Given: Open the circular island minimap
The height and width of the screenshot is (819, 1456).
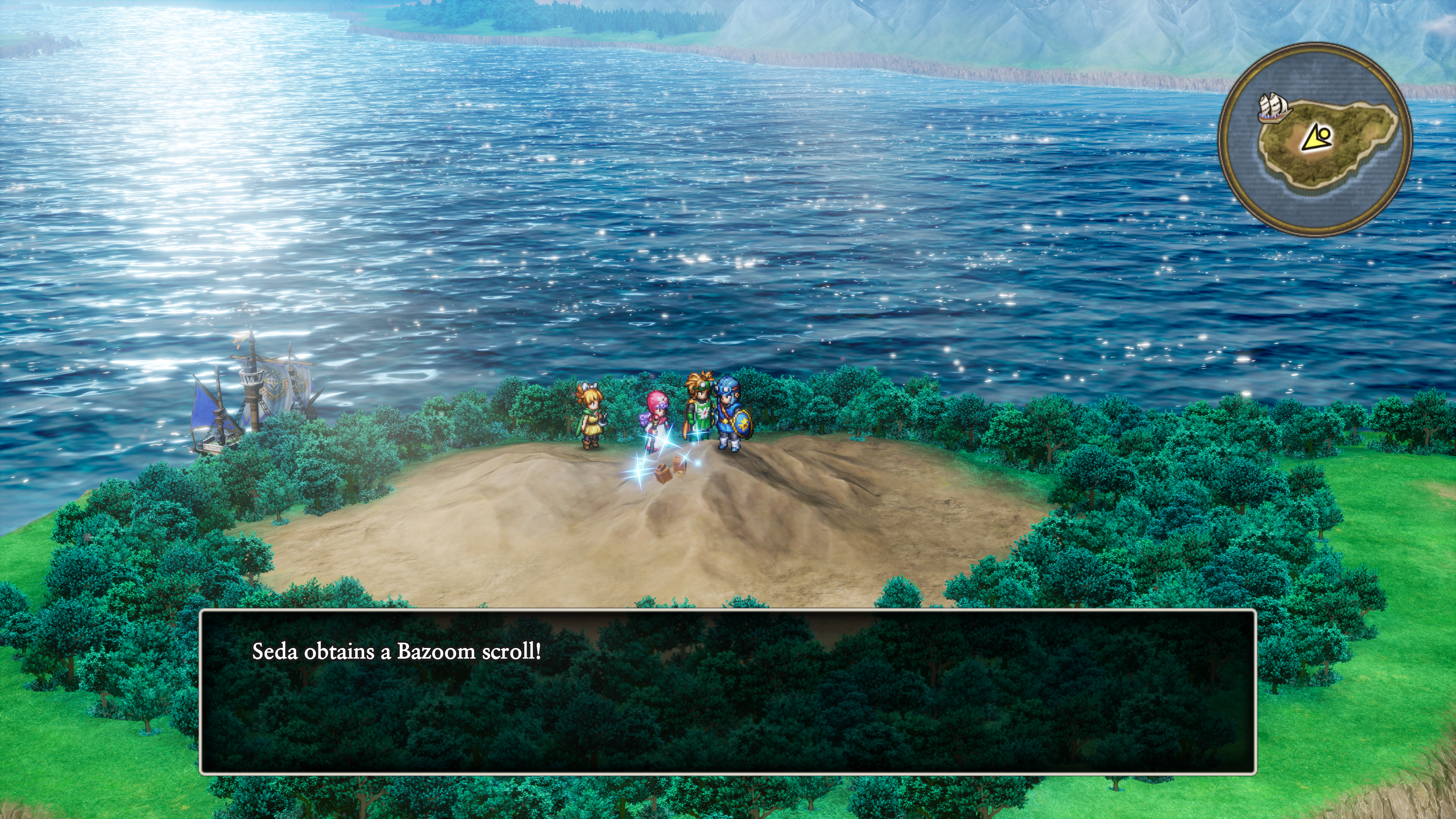Looking at the screenshot, I should (x=1315, y=140).
